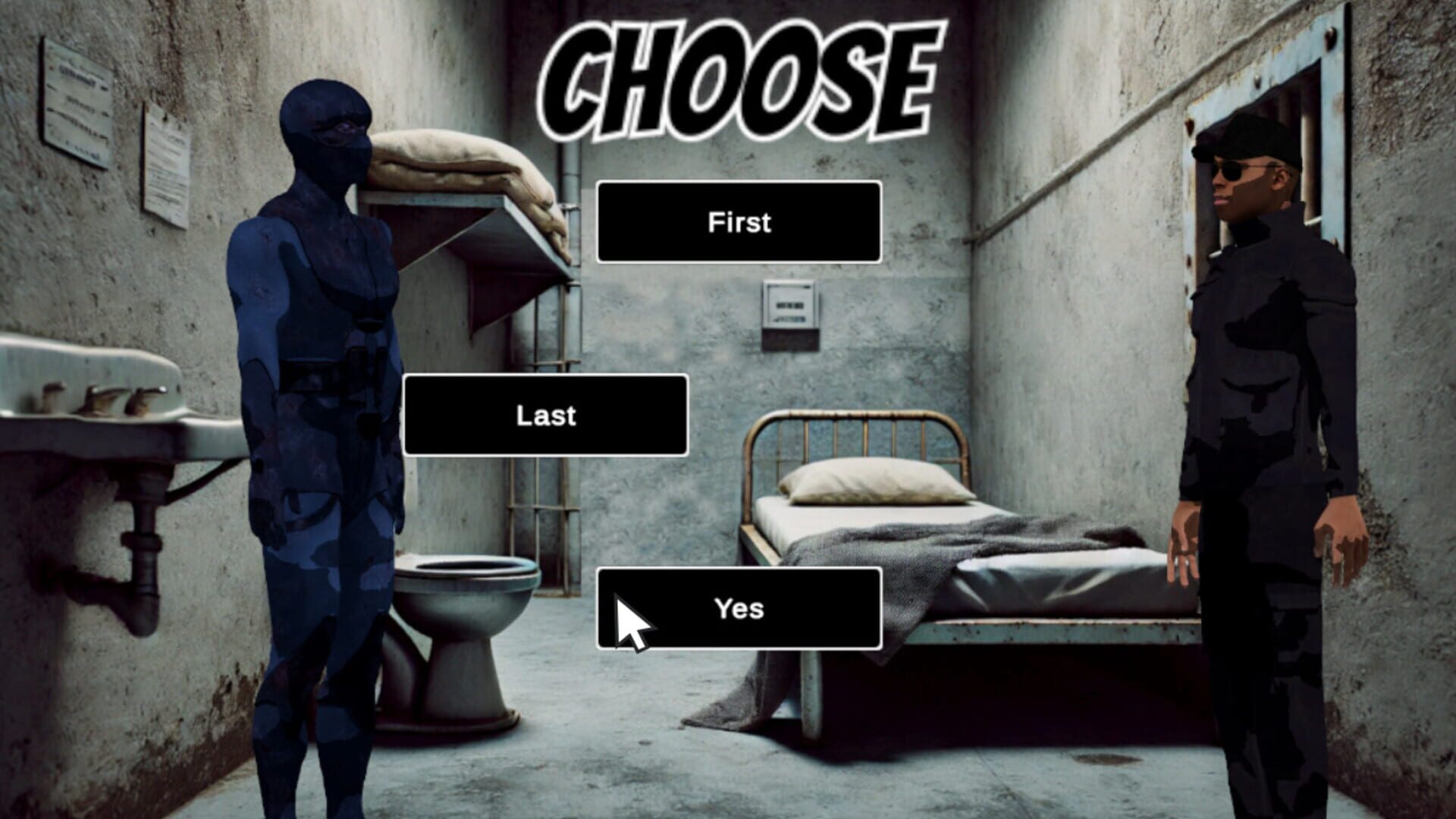Click the First button
The image size is (1456, 819).
[x=739, y=222]
